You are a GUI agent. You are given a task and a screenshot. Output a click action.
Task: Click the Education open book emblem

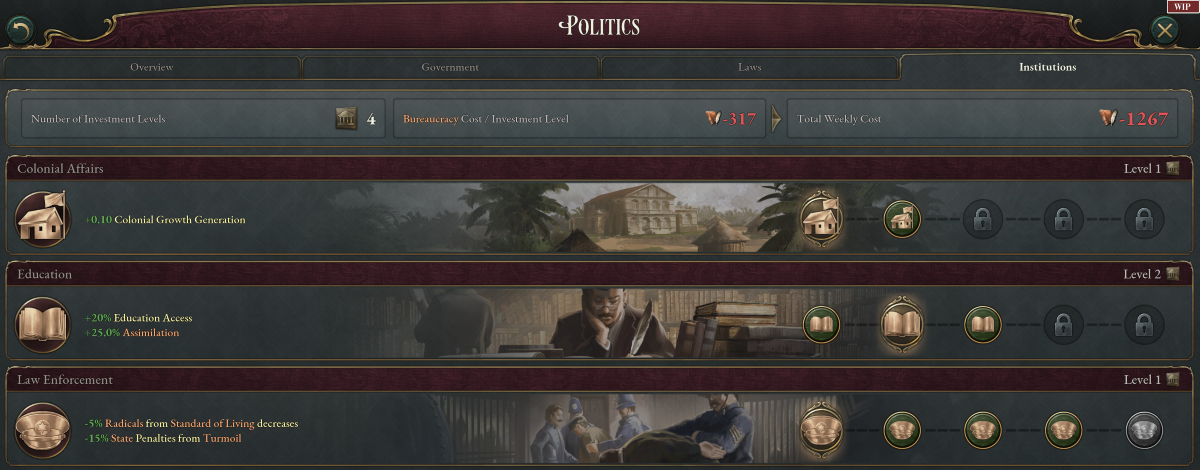42,325
